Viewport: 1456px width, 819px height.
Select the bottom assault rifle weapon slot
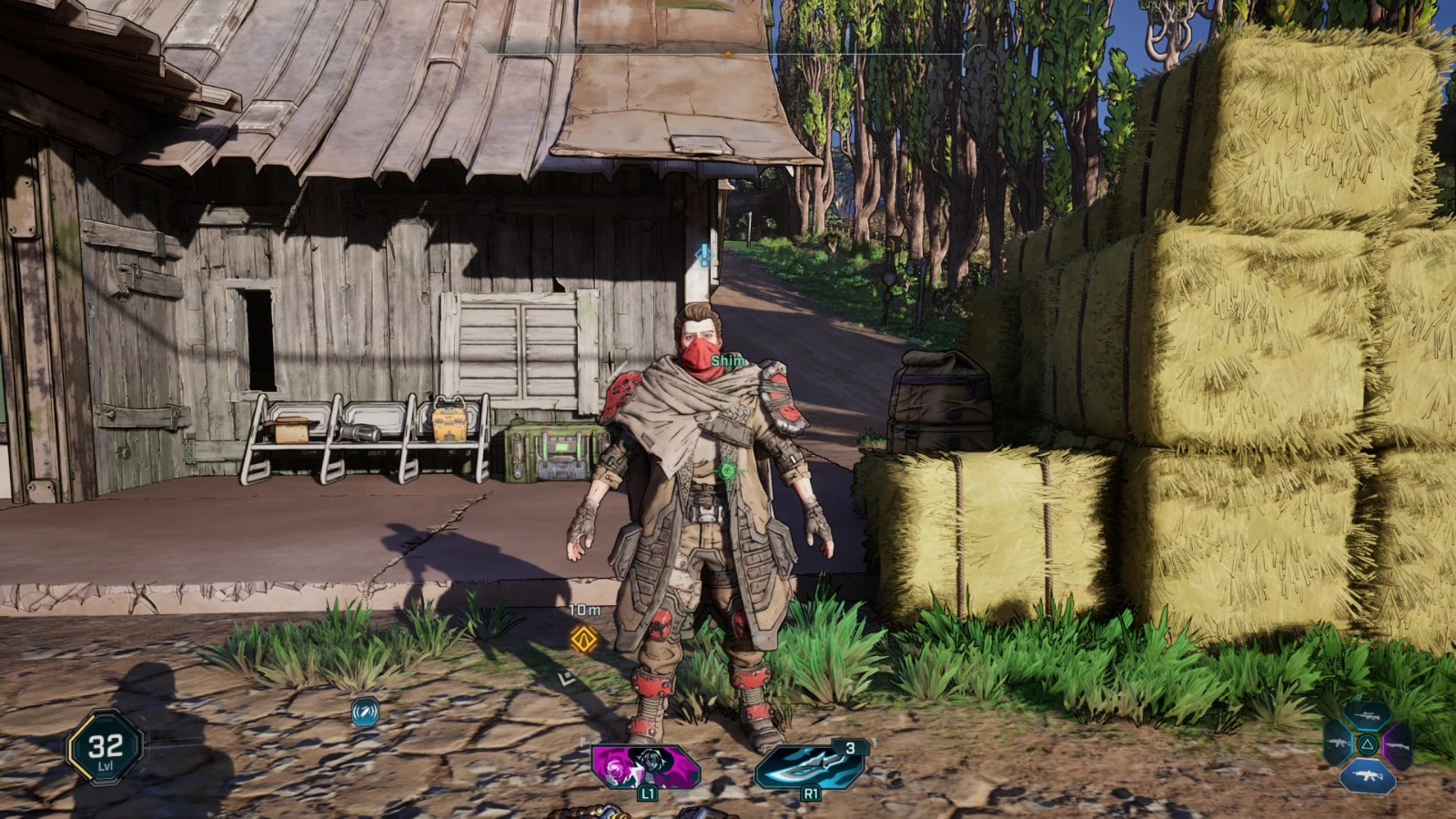point(1367,774)
